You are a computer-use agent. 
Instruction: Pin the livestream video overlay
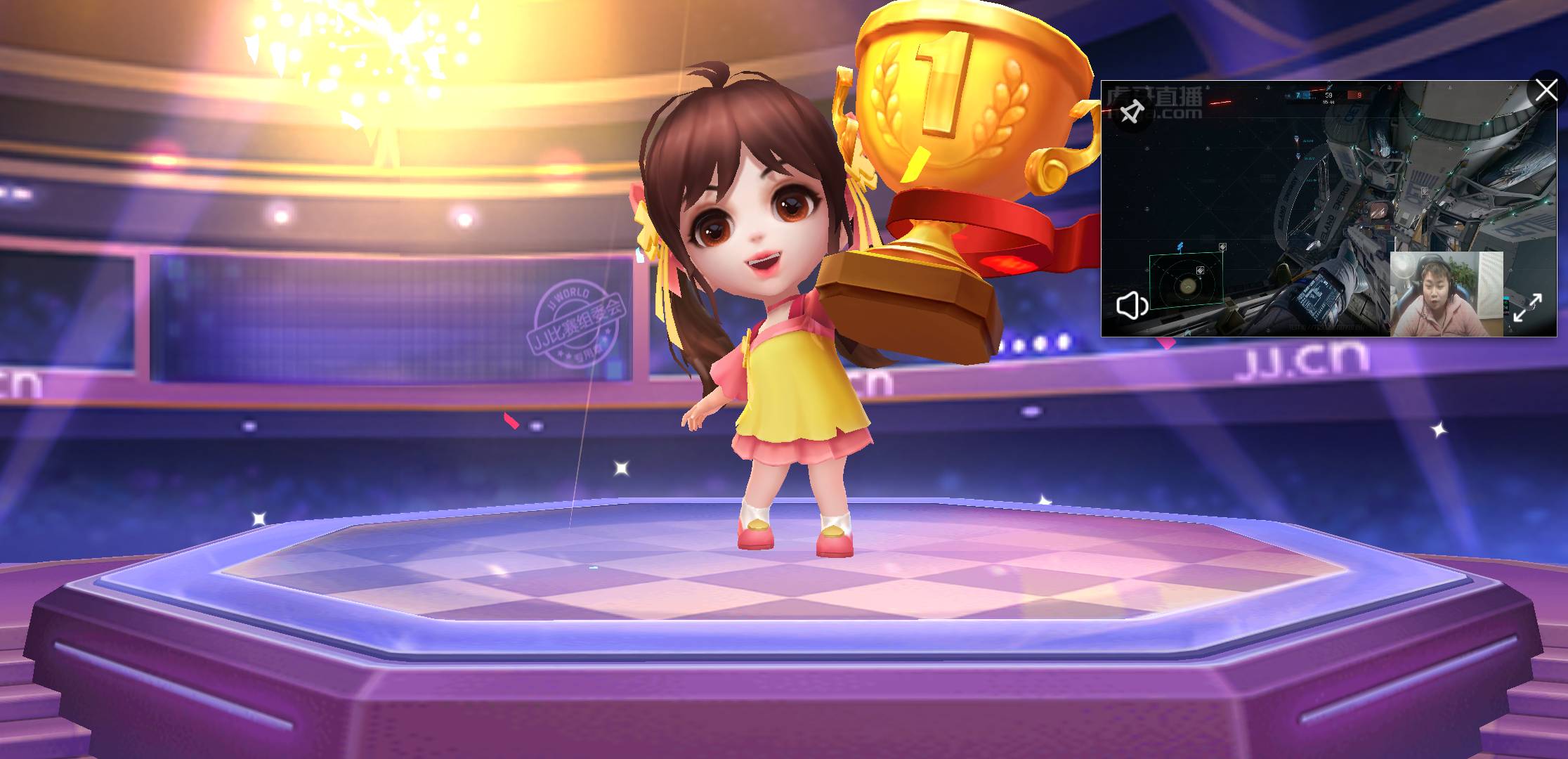tap(1132, 112)
